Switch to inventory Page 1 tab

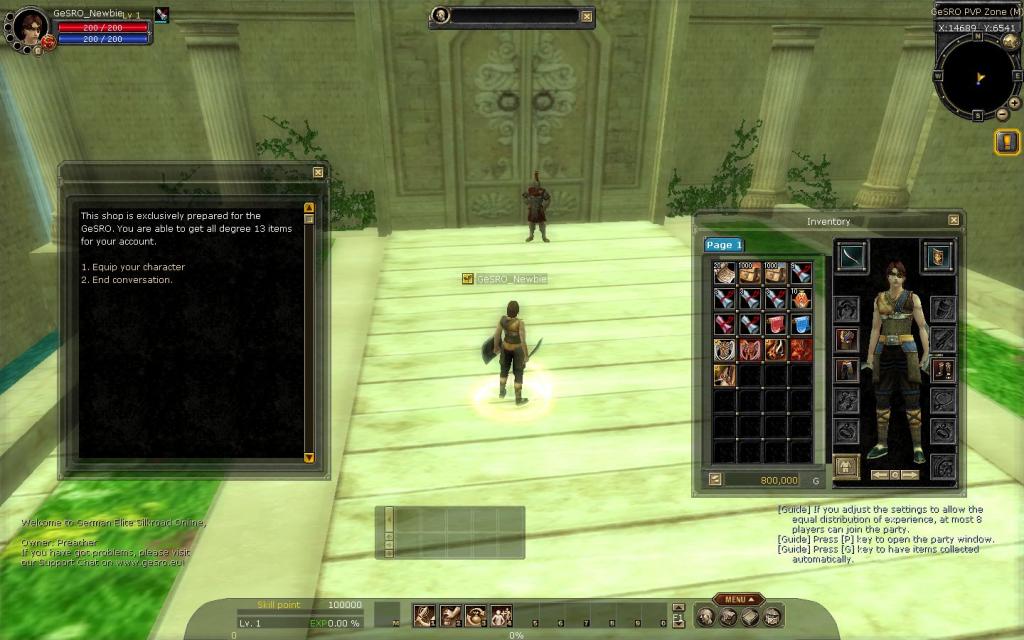coord(723,245)
